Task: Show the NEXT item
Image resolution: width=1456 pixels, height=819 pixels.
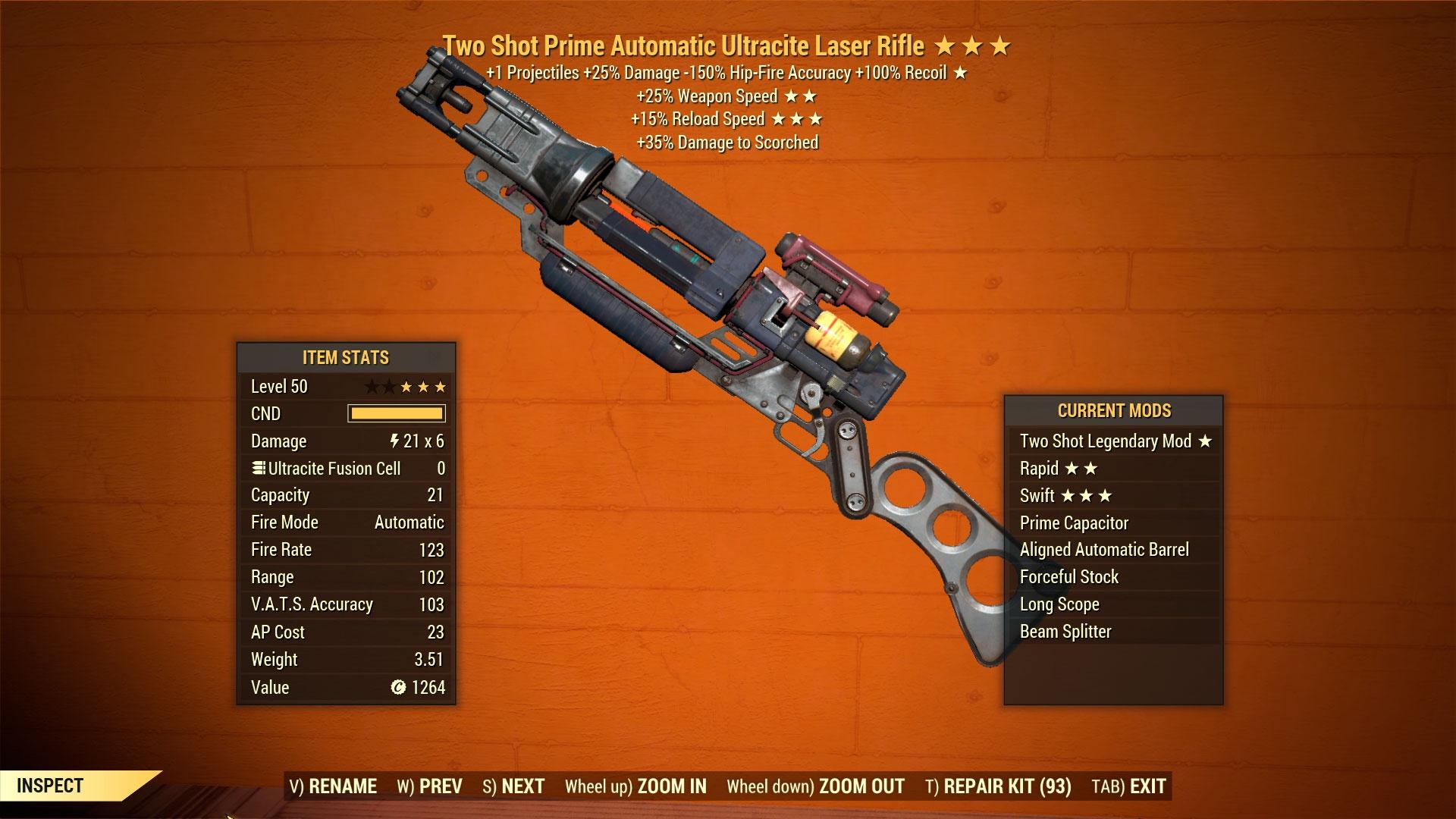Action: tap(513, 786)
